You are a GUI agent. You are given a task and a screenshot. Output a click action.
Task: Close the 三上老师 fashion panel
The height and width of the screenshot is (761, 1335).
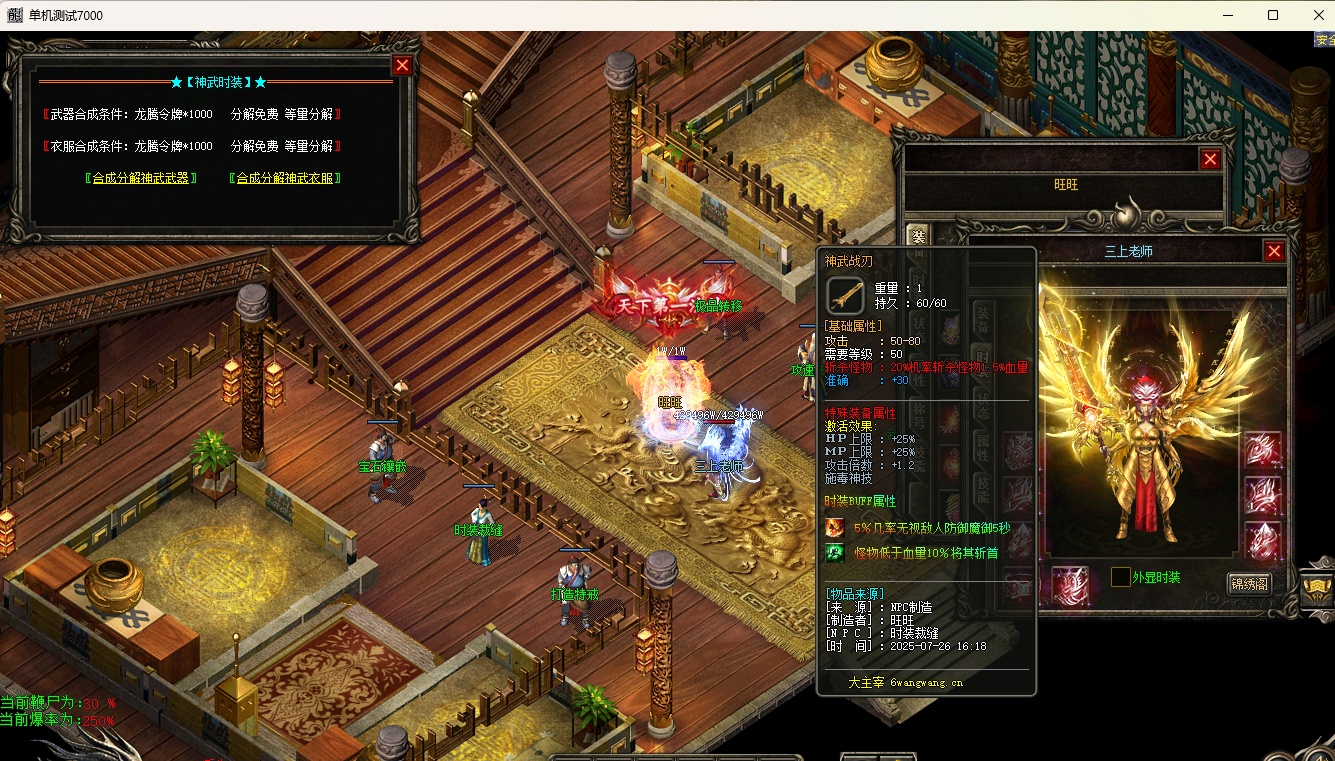1274,251
